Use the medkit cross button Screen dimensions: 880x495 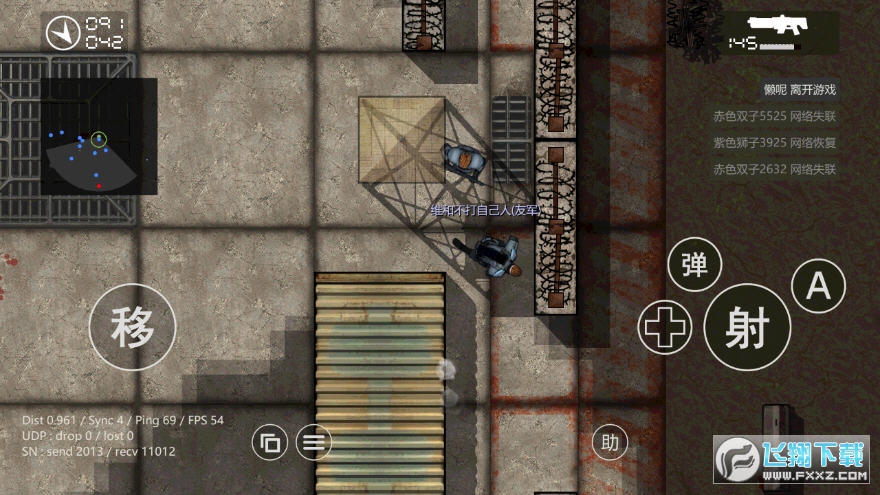(x=665, y=327)
